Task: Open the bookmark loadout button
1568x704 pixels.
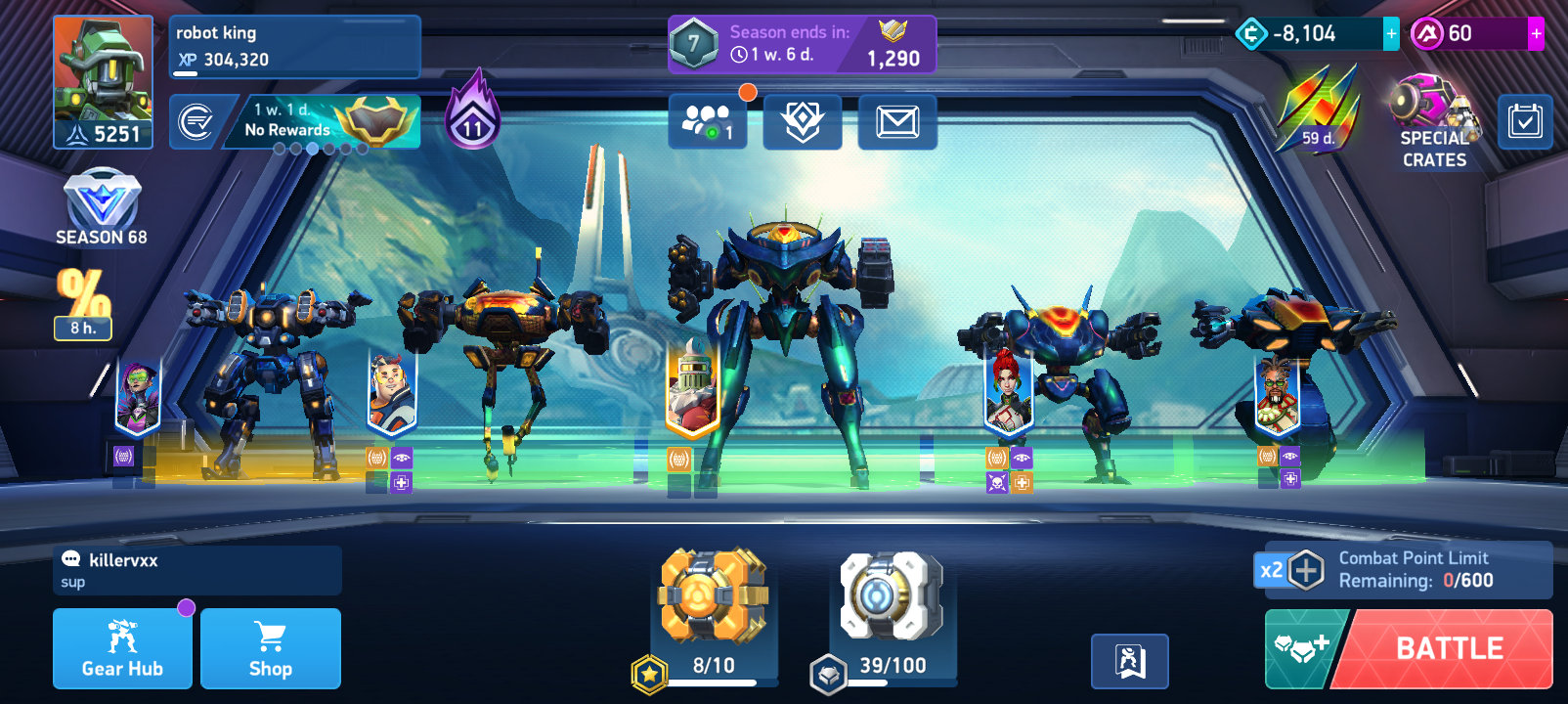Action: [1130, 661]
